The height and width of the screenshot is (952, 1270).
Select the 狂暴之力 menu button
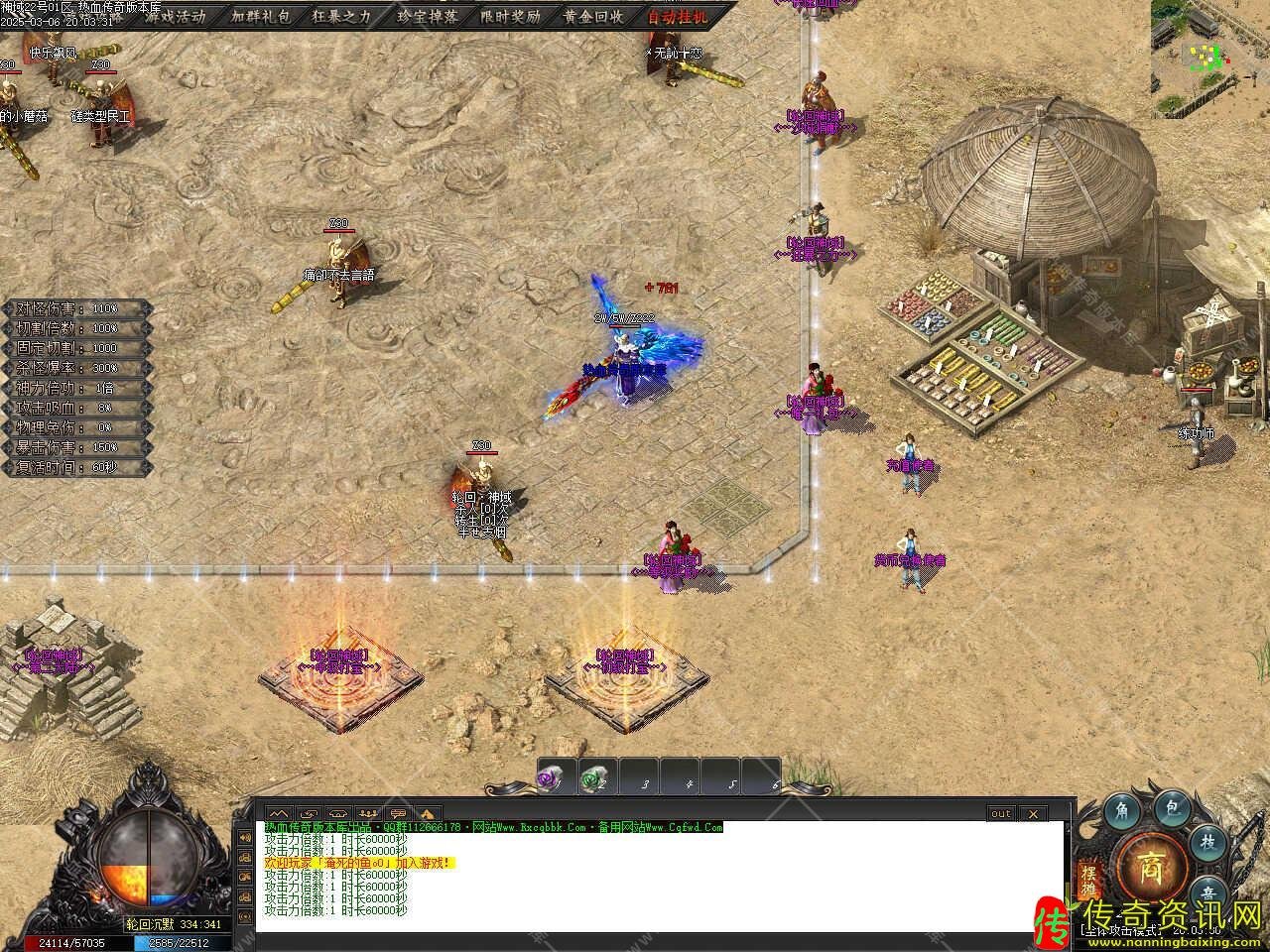point(341,16)
